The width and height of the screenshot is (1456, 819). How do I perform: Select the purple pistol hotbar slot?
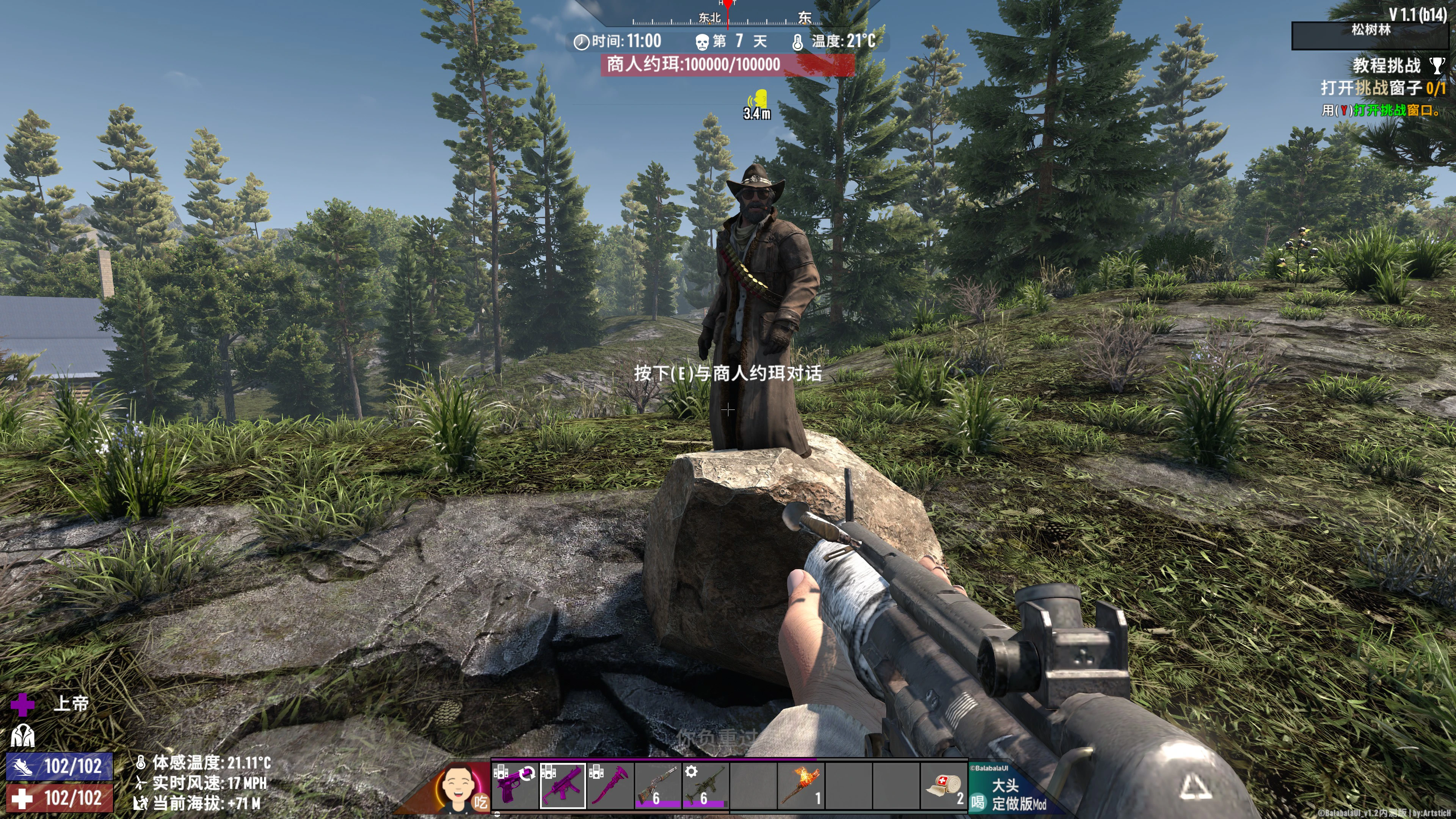click(515, 786)
